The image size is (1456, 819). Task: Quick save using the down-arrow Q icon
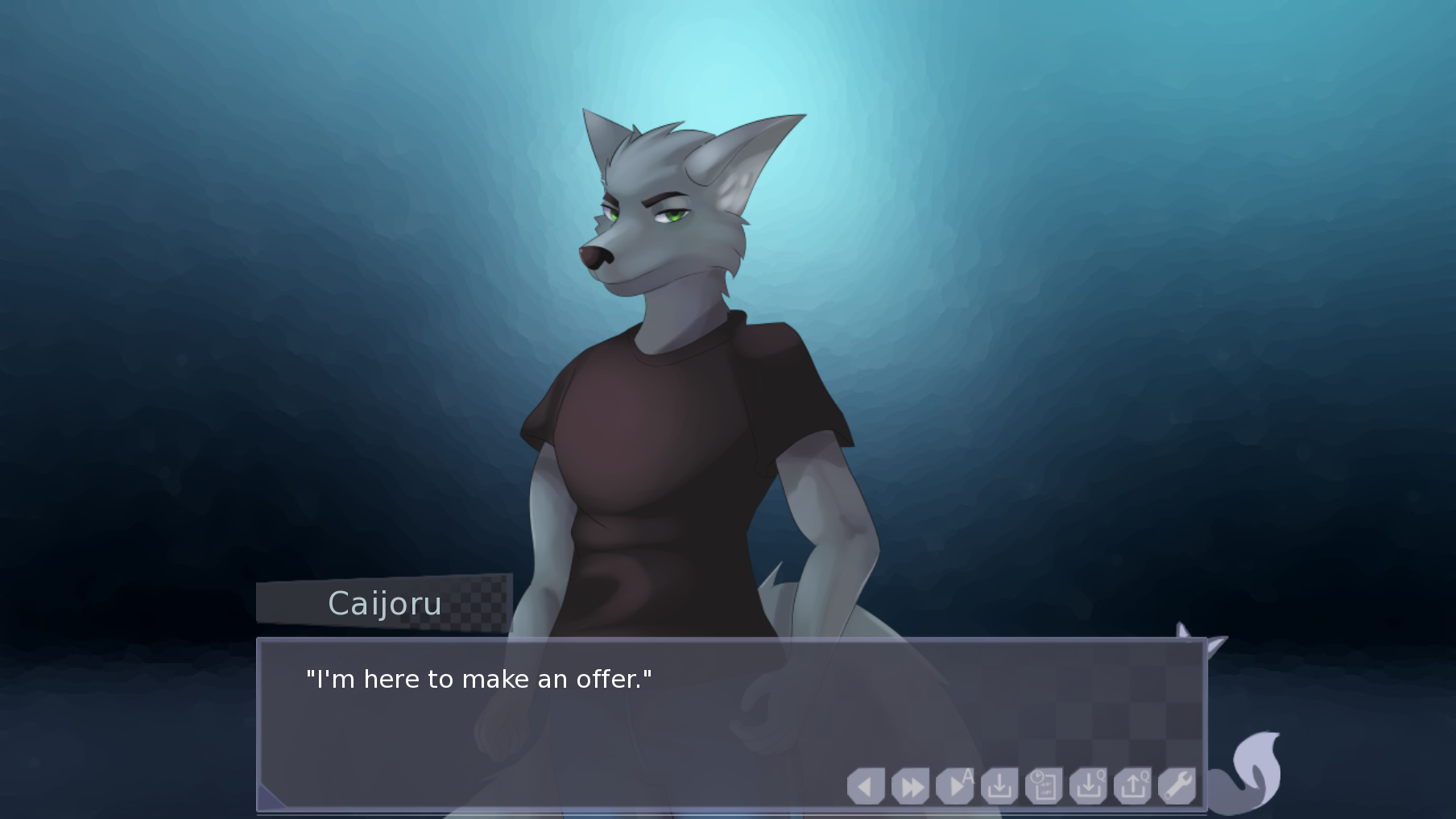[1088, 786]
